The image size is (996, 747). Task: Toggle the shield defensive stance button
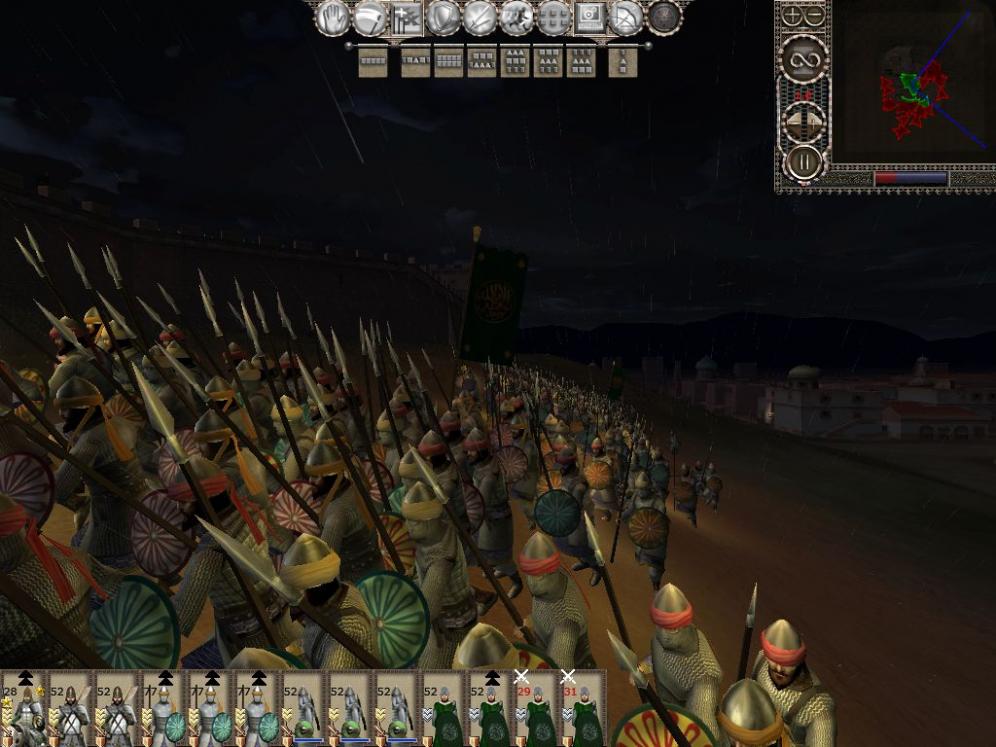point(443,17)
